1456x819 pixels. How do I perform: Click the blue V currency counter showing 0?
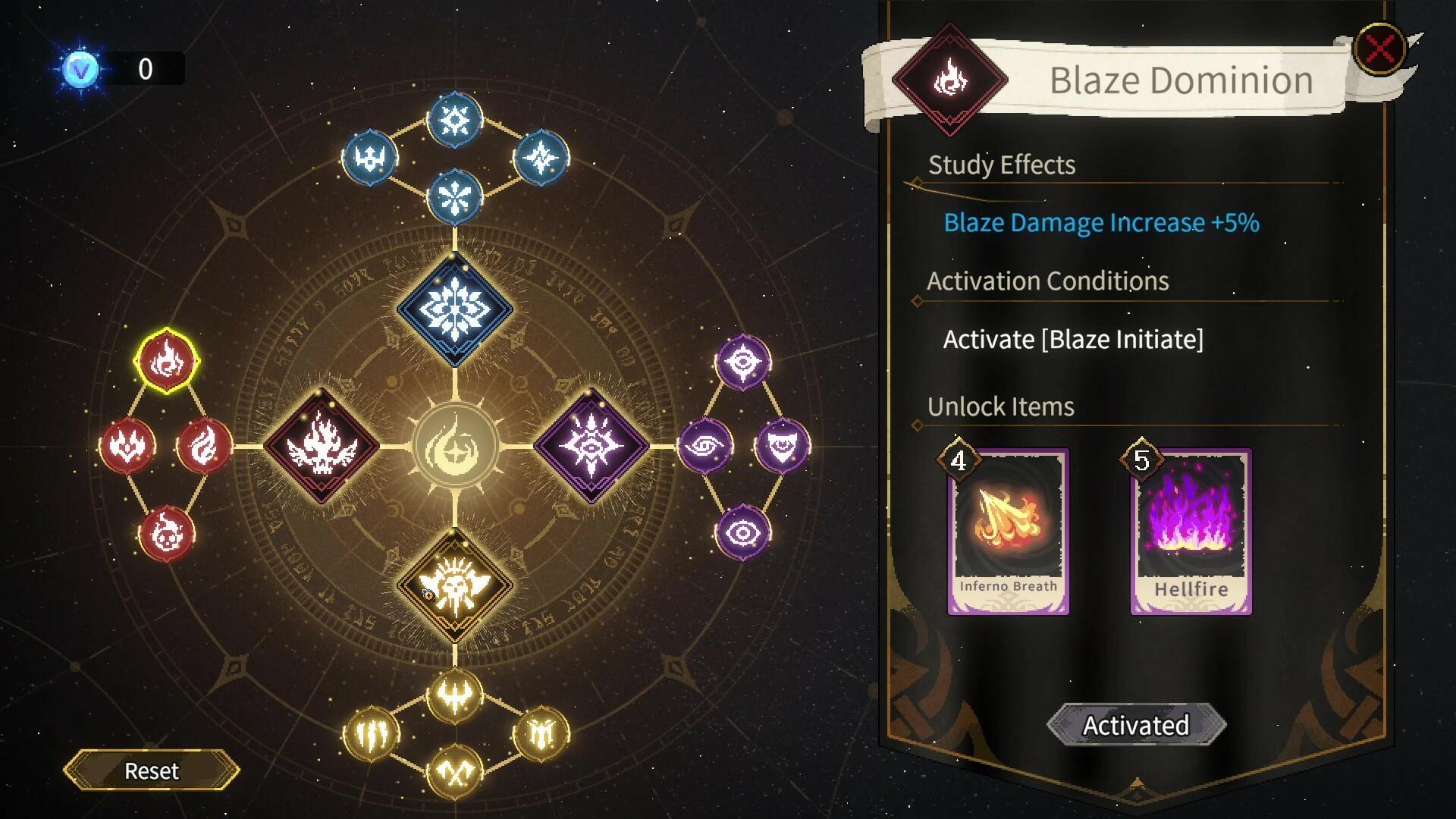click(x=114, y=70)
